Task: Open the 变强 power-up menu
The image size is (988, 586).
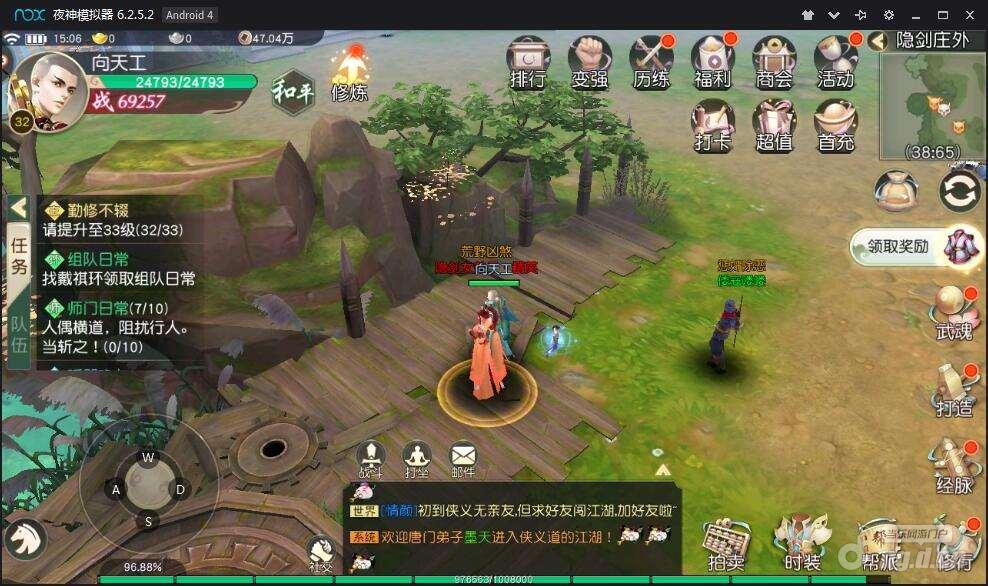Action: 590,62
